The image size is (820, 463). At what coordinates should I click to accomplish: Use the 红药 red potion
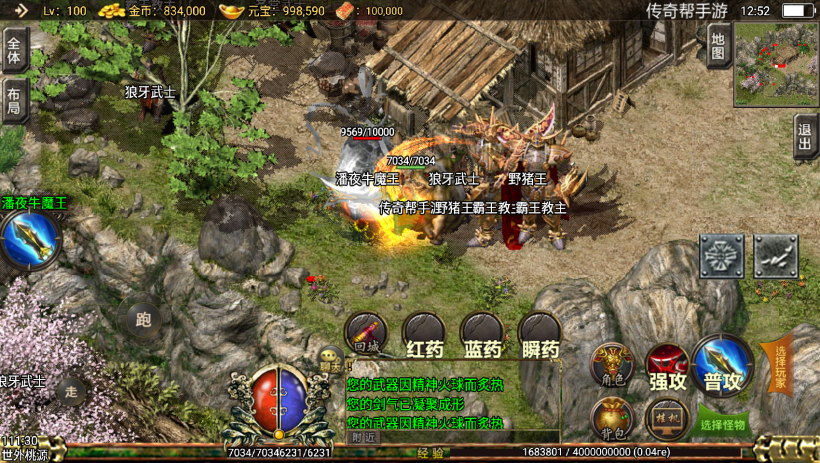(x=424, y=336)
